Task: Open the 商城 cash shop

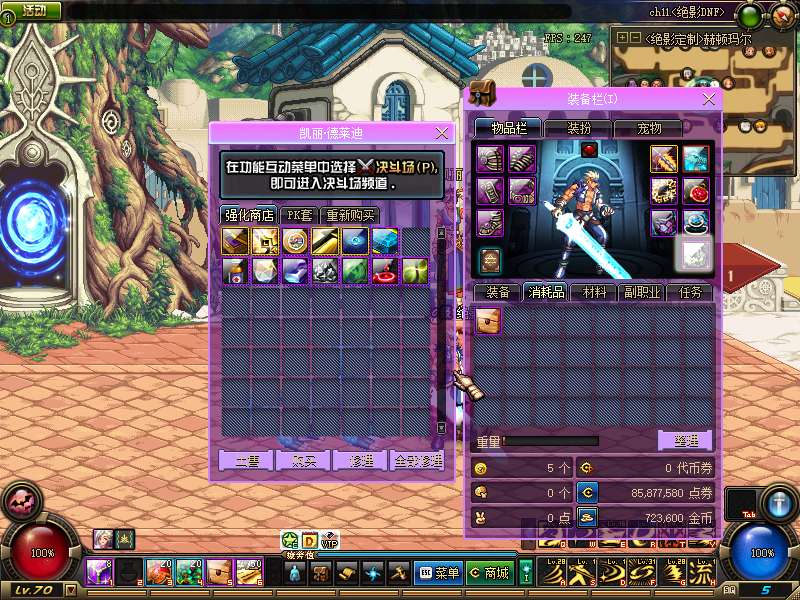Action: click(489, 573)
